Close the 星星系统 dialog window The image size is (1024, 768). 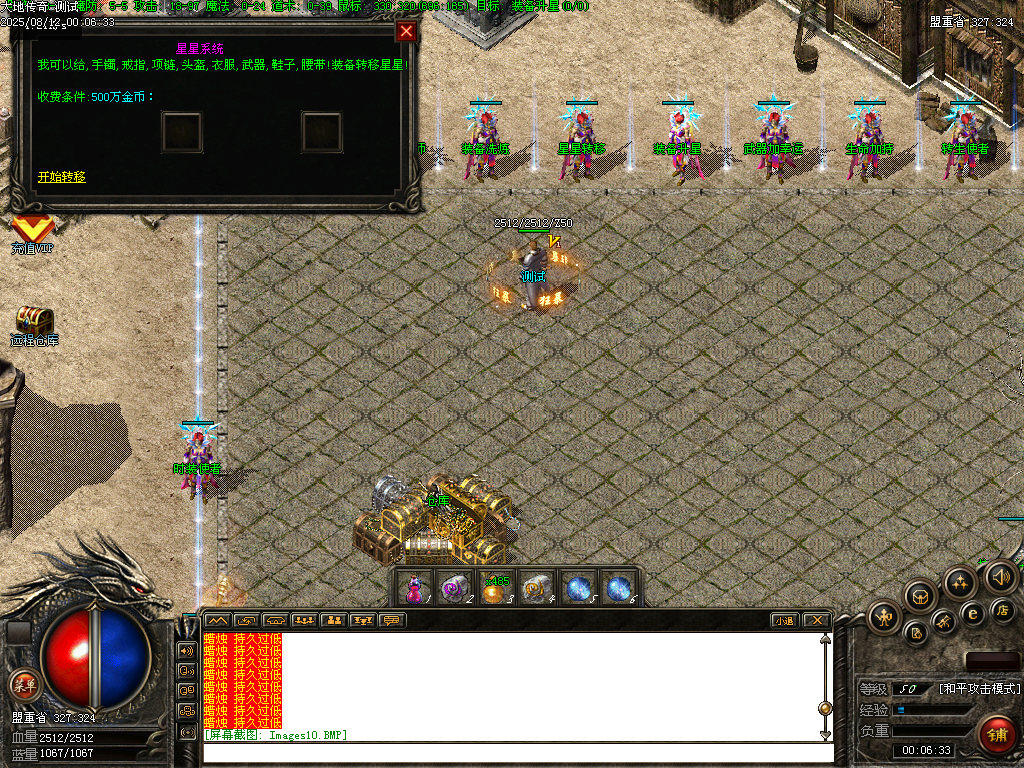(x=406, y=31)
